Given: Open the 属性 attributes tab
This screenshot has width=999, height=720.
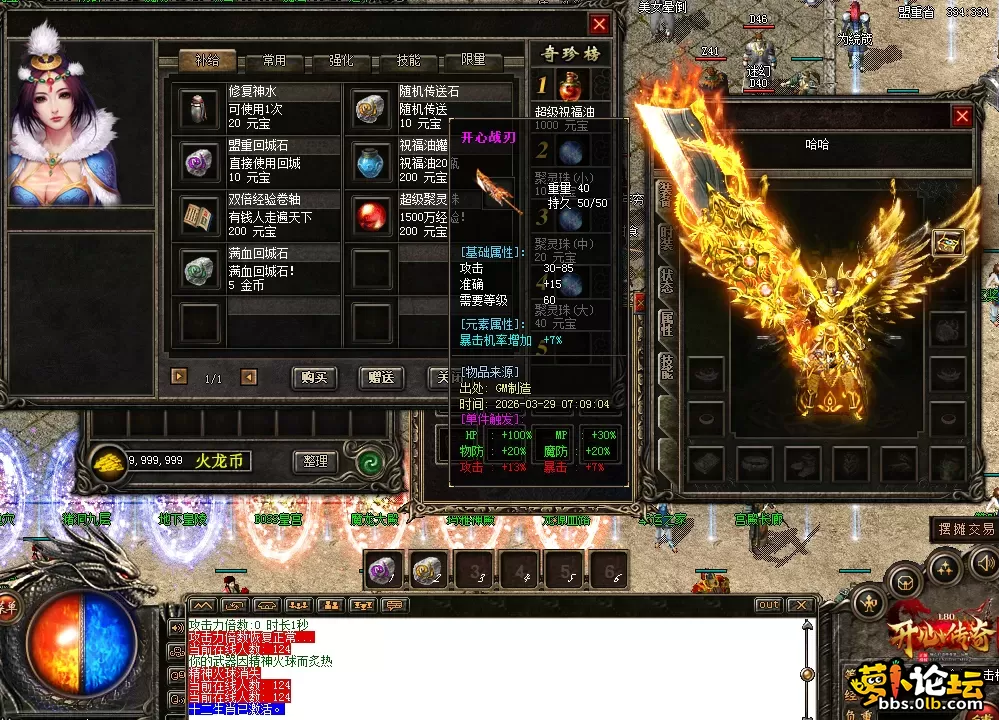Looking at the screenshot, I should coord(666,323).
